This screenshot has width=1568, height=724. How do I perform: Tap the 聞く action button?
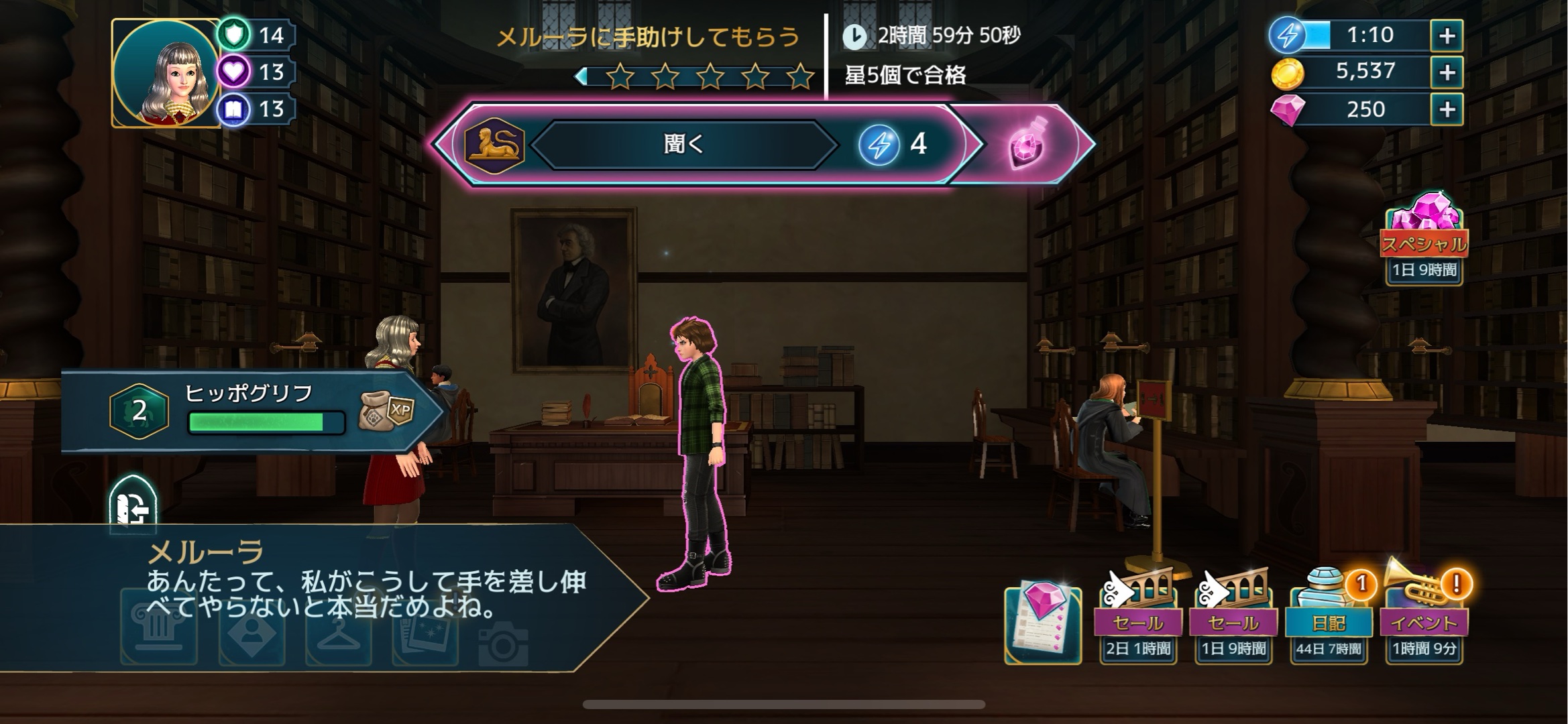click(684, 144)
